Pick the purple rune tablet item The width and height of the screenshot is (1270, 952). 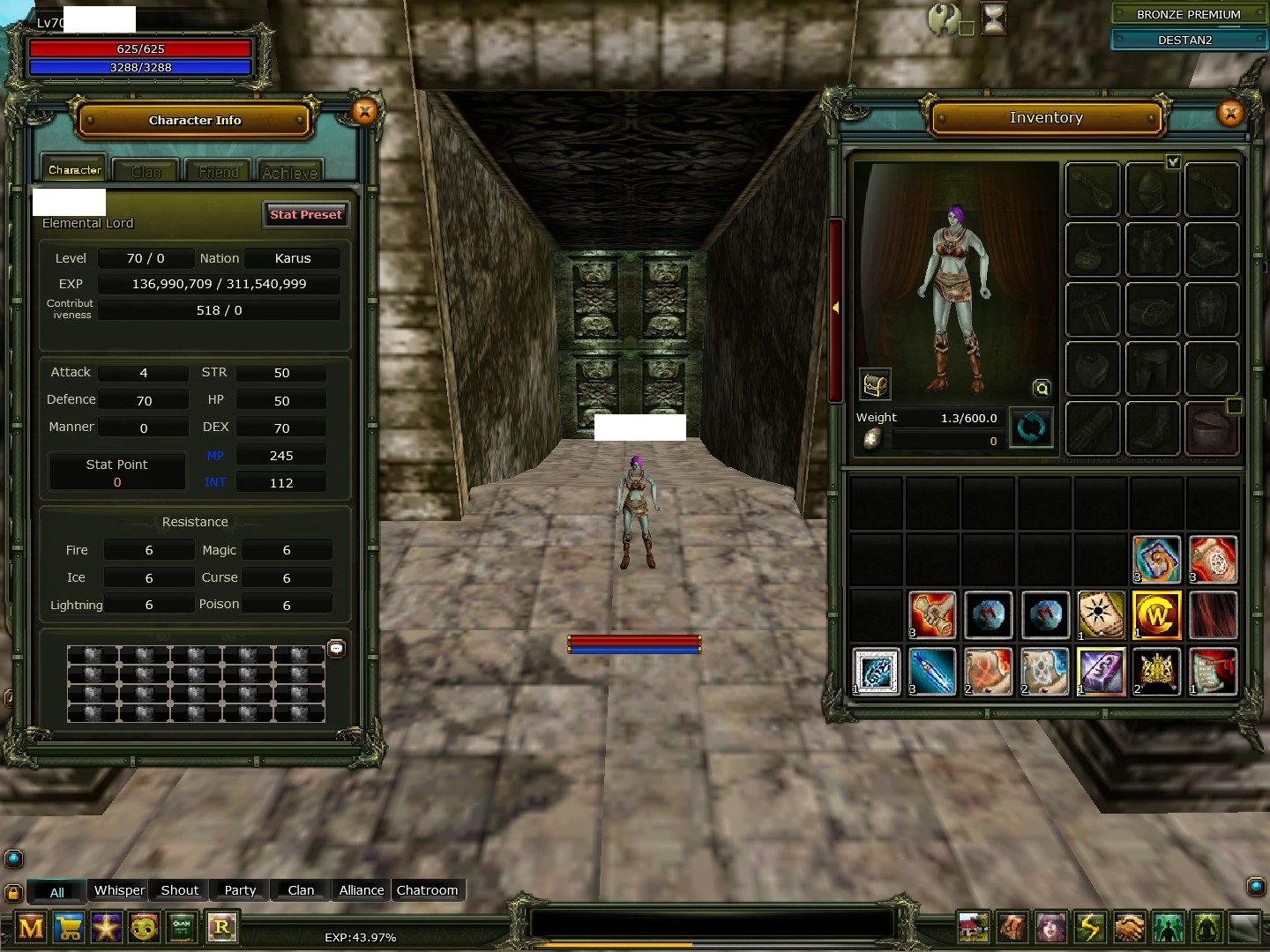click(1101, 671)
